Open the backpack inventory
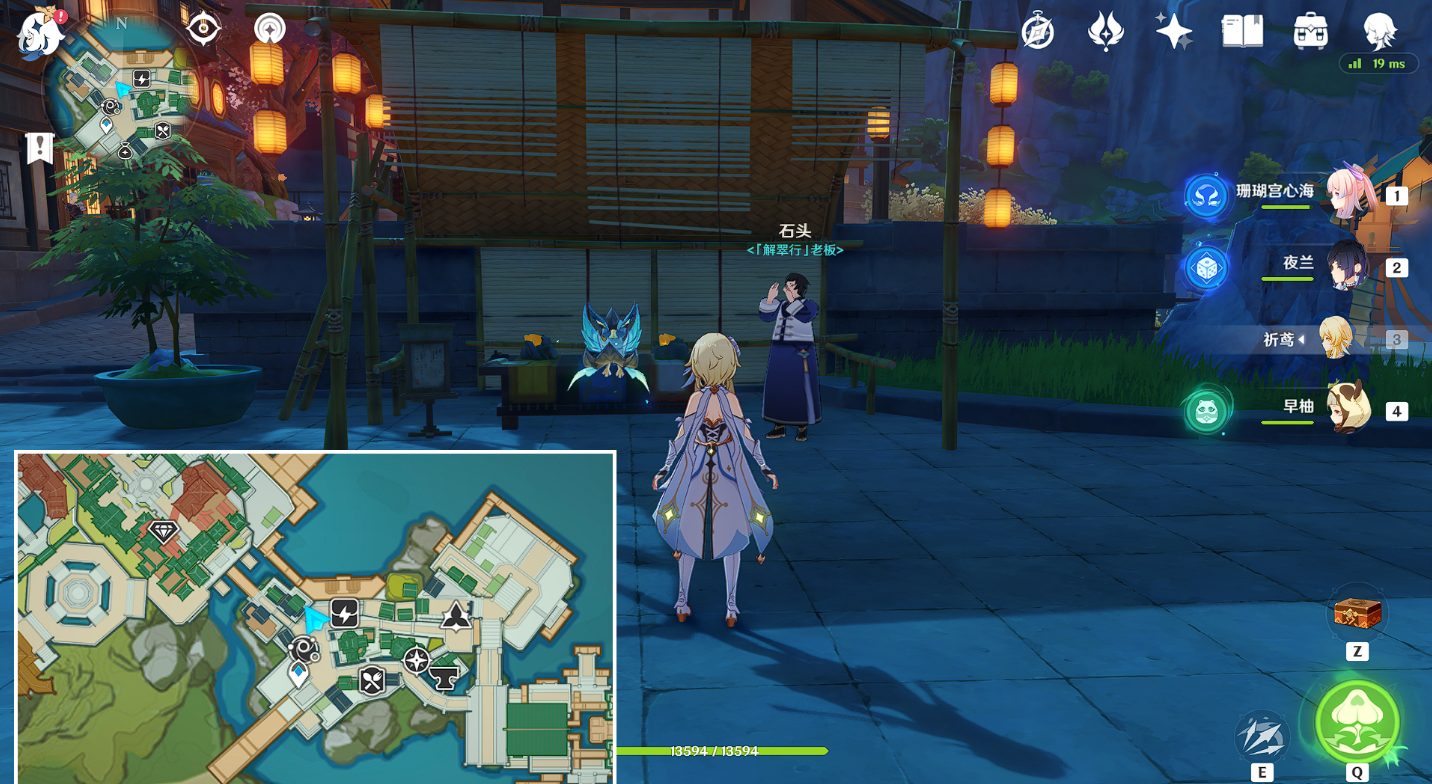Viewport: 1432px width, 784px height. (1310, 32)
